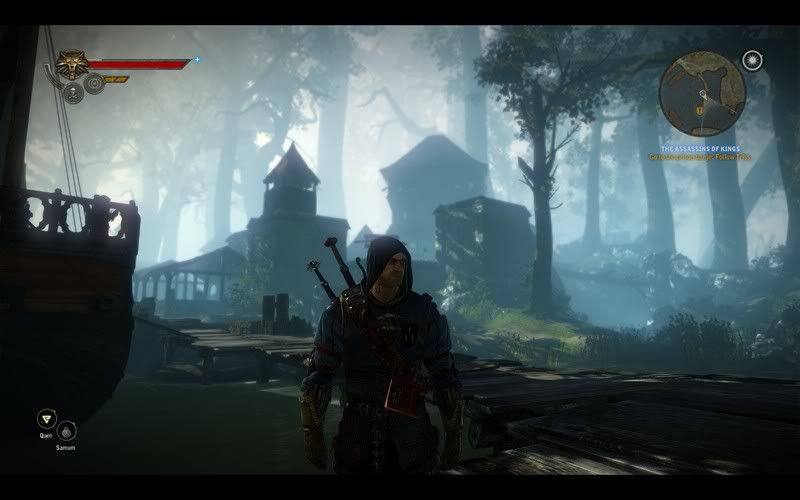
Task: Use the Samum bomb slot
Action: (68, 431)
